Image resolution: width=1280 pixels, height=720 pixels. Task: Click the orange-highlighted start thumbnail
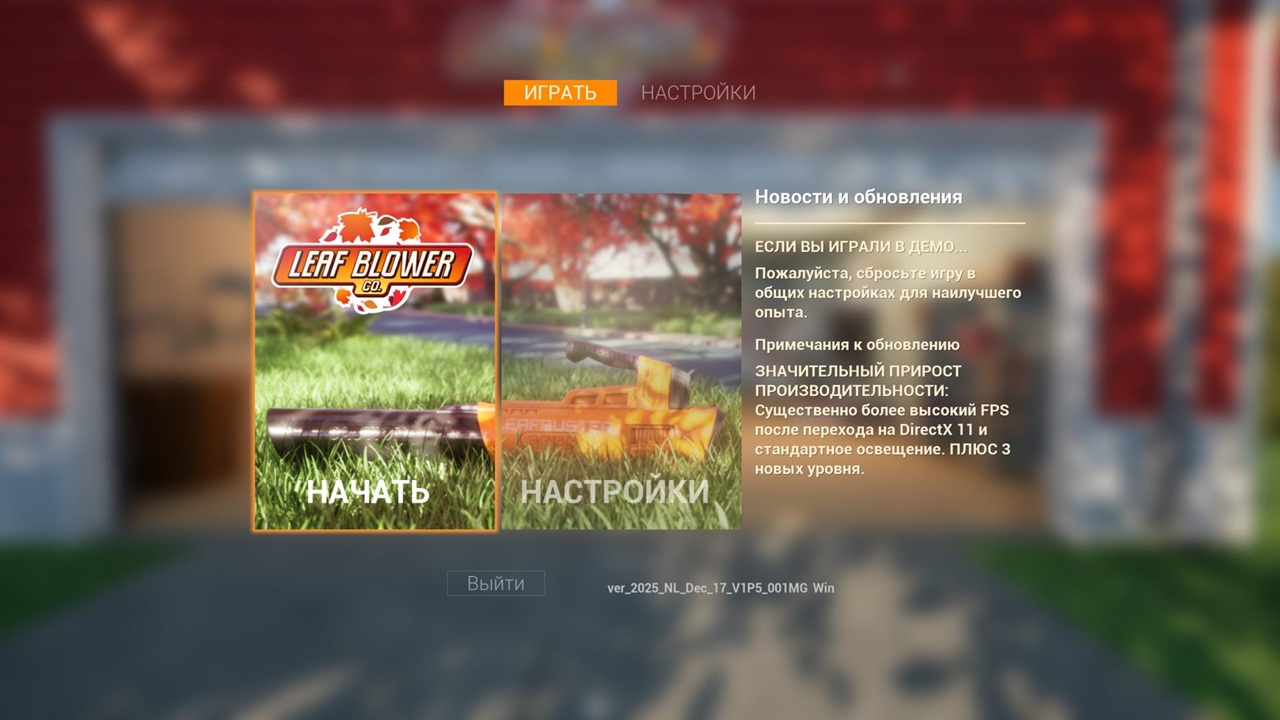click(375, 360)
